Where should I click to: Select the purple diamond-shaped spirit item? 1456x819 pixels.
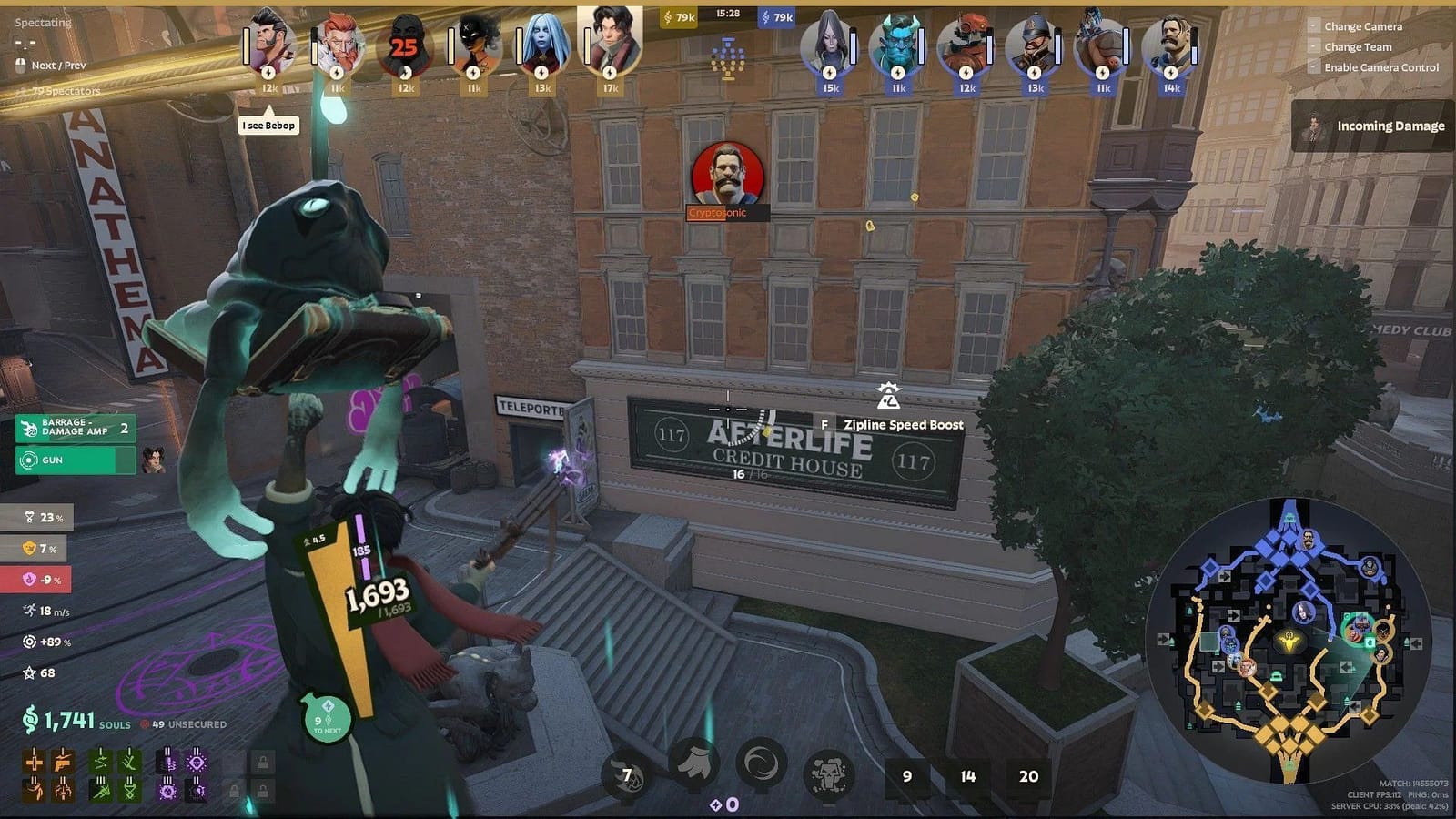pos(196,763)
